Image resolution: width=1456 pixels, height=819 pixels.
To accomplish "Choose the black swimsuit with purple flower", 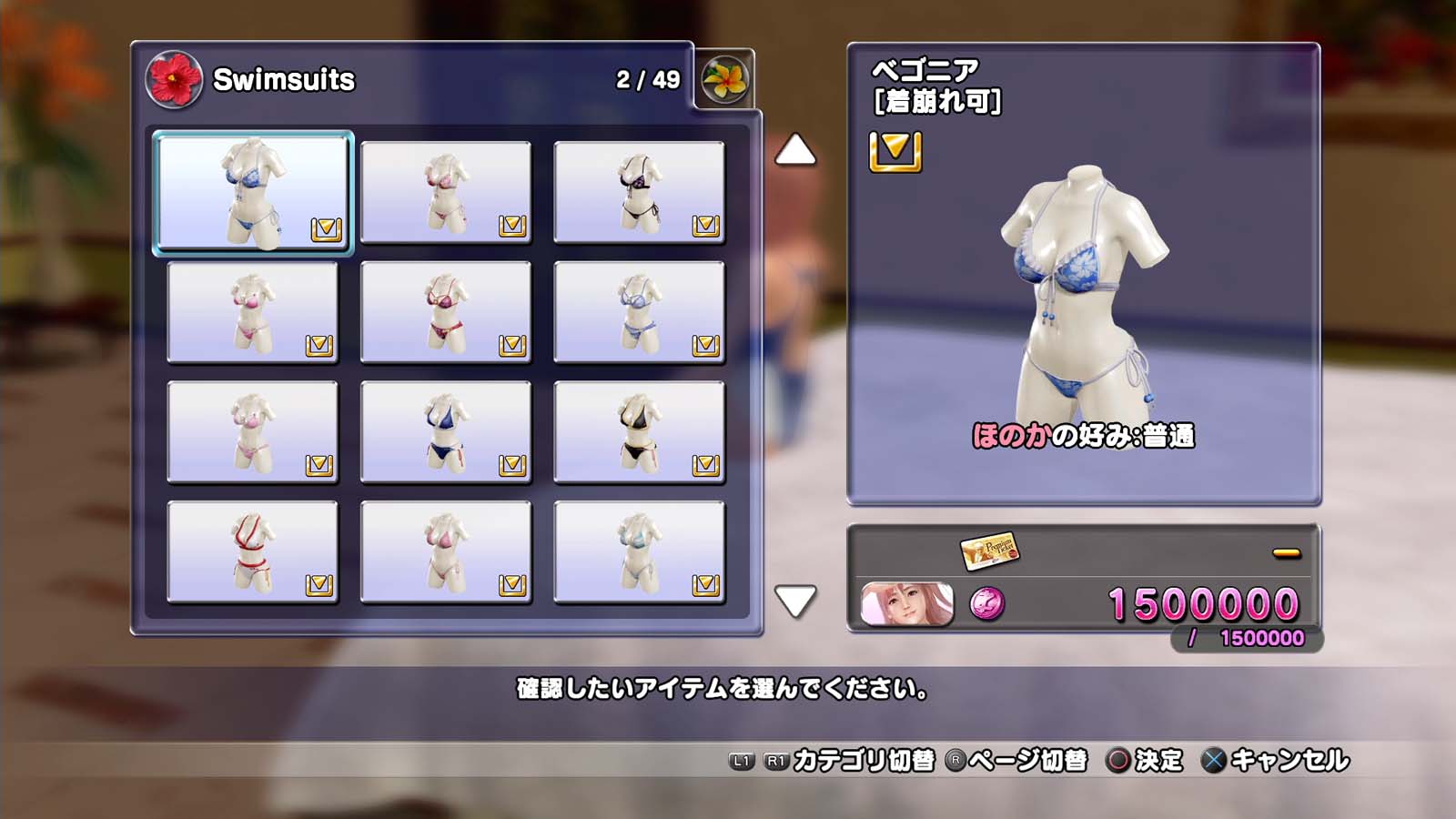I will click(639, 193).
